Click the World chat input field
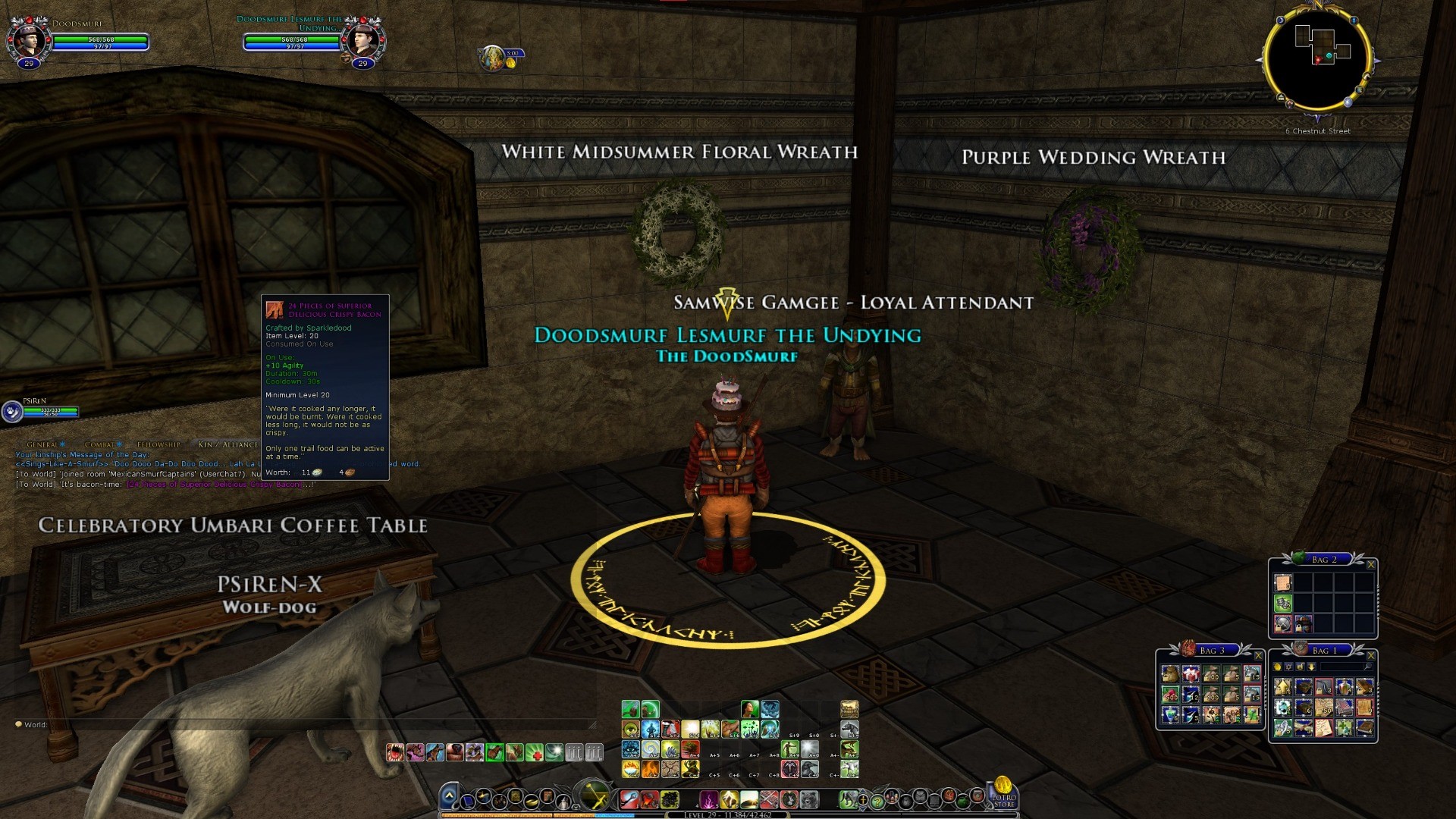The height and width of the screenshot is (819, 1456). (x=303, y=725)
